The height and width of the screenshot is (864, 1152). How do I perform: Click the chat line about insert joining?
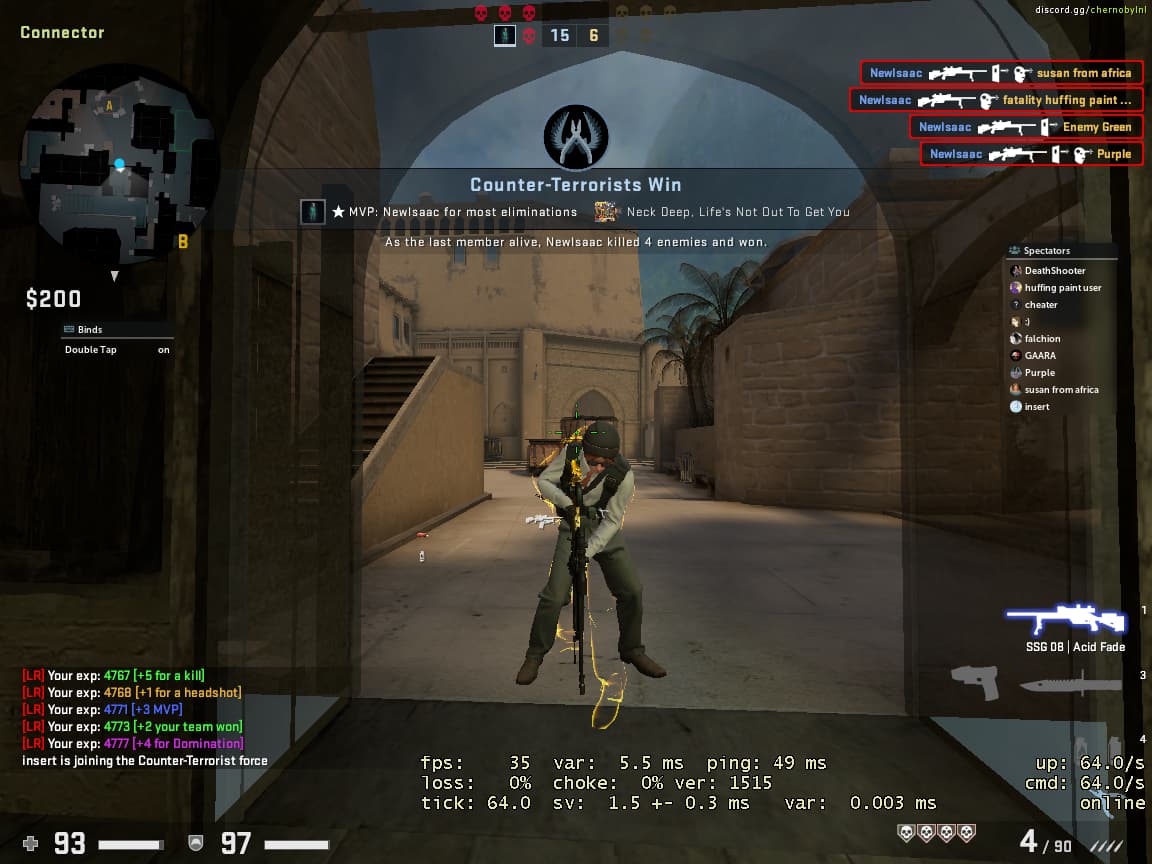tap(145, 761)
